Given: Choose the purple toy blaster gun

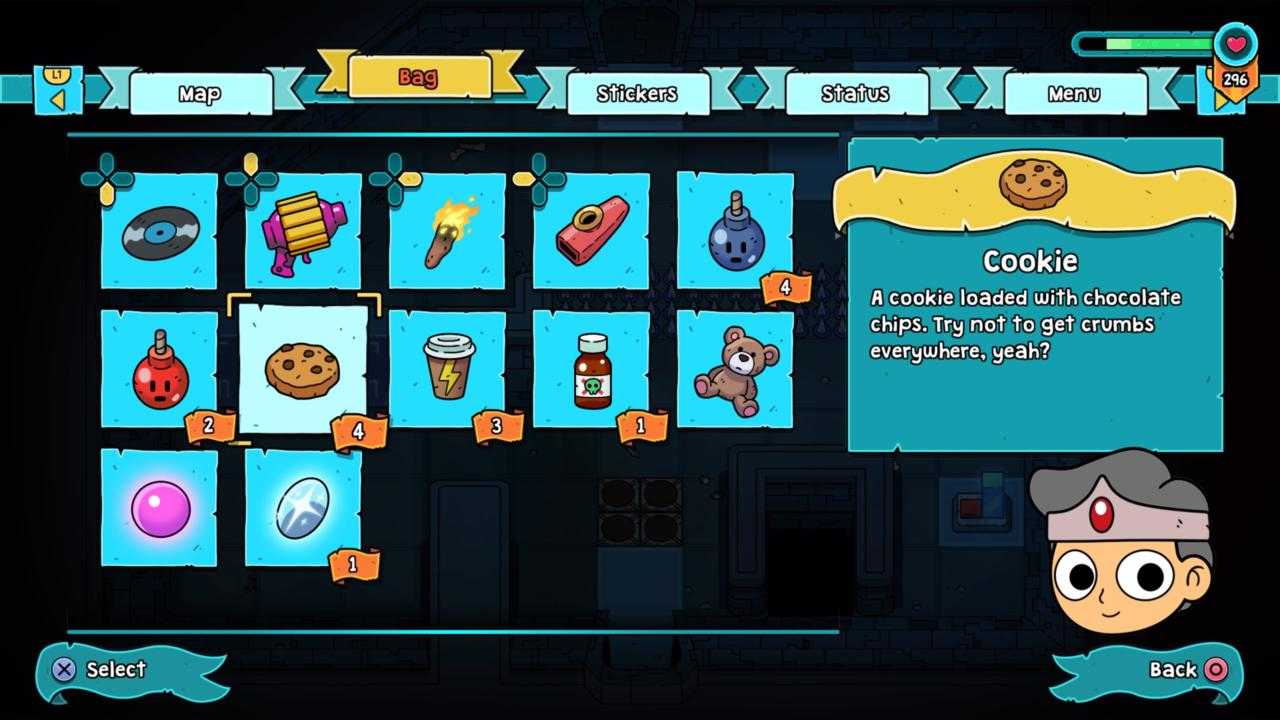Looking at the screenshot, I should (303, 231).
